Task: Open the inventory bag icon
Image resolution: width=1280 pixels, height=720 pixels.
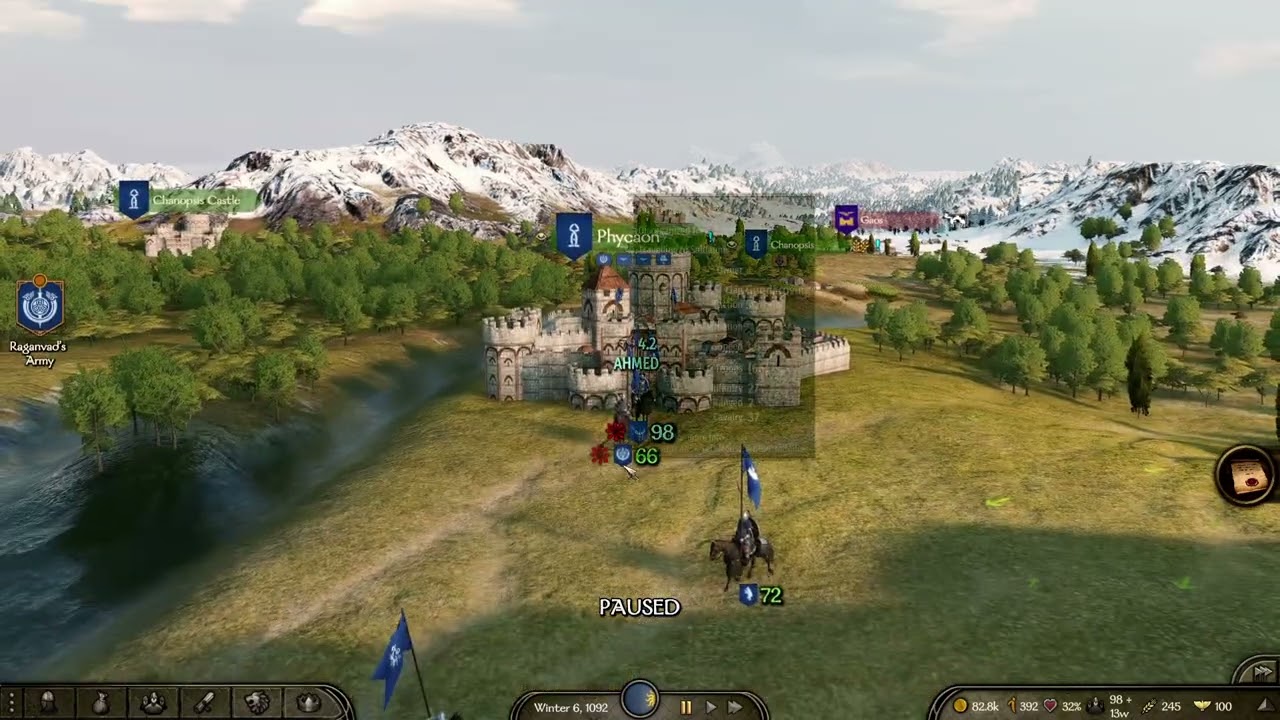Action: 101,703
